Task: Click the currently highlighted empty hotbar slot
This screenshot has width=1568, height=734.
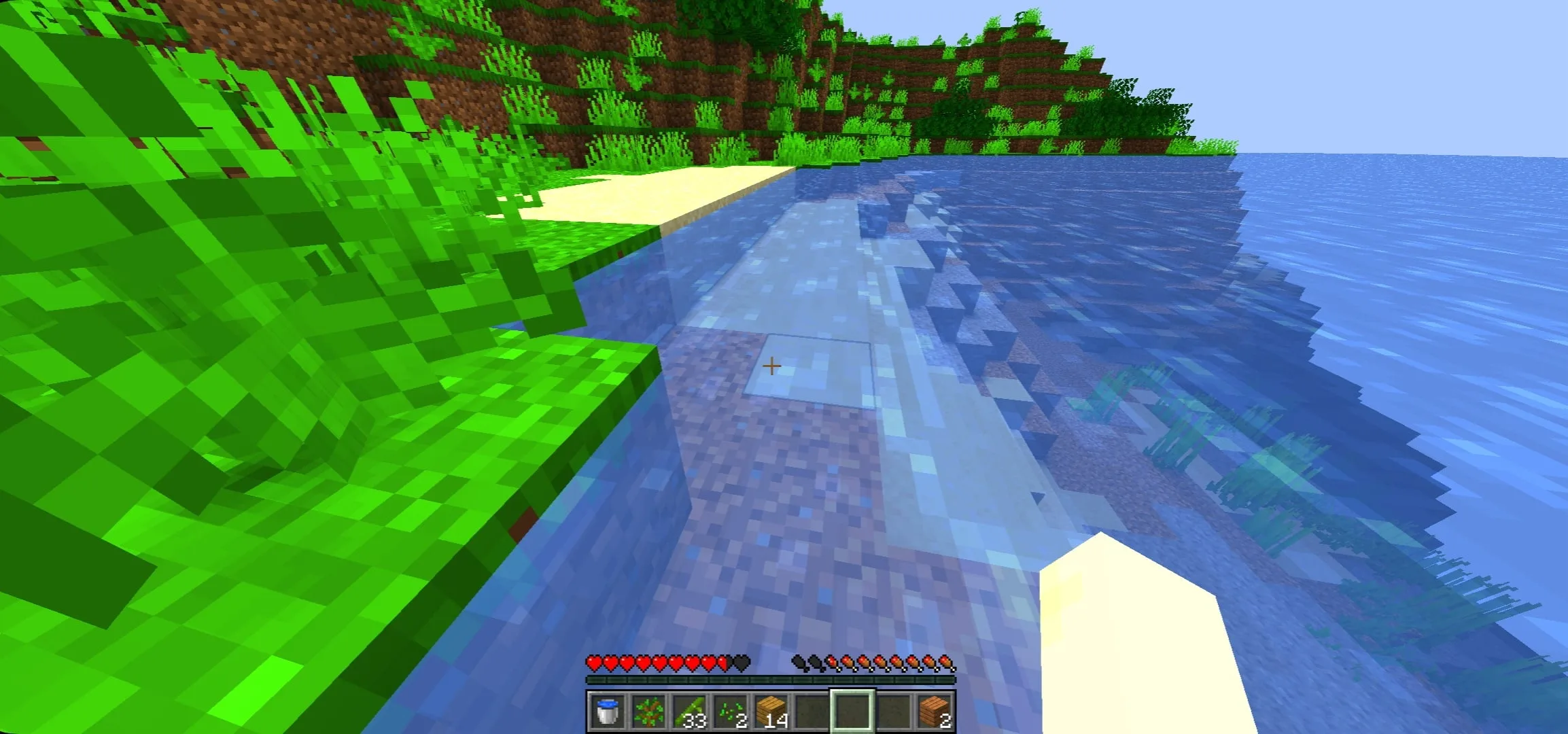Action: click(x=851, y=710)
